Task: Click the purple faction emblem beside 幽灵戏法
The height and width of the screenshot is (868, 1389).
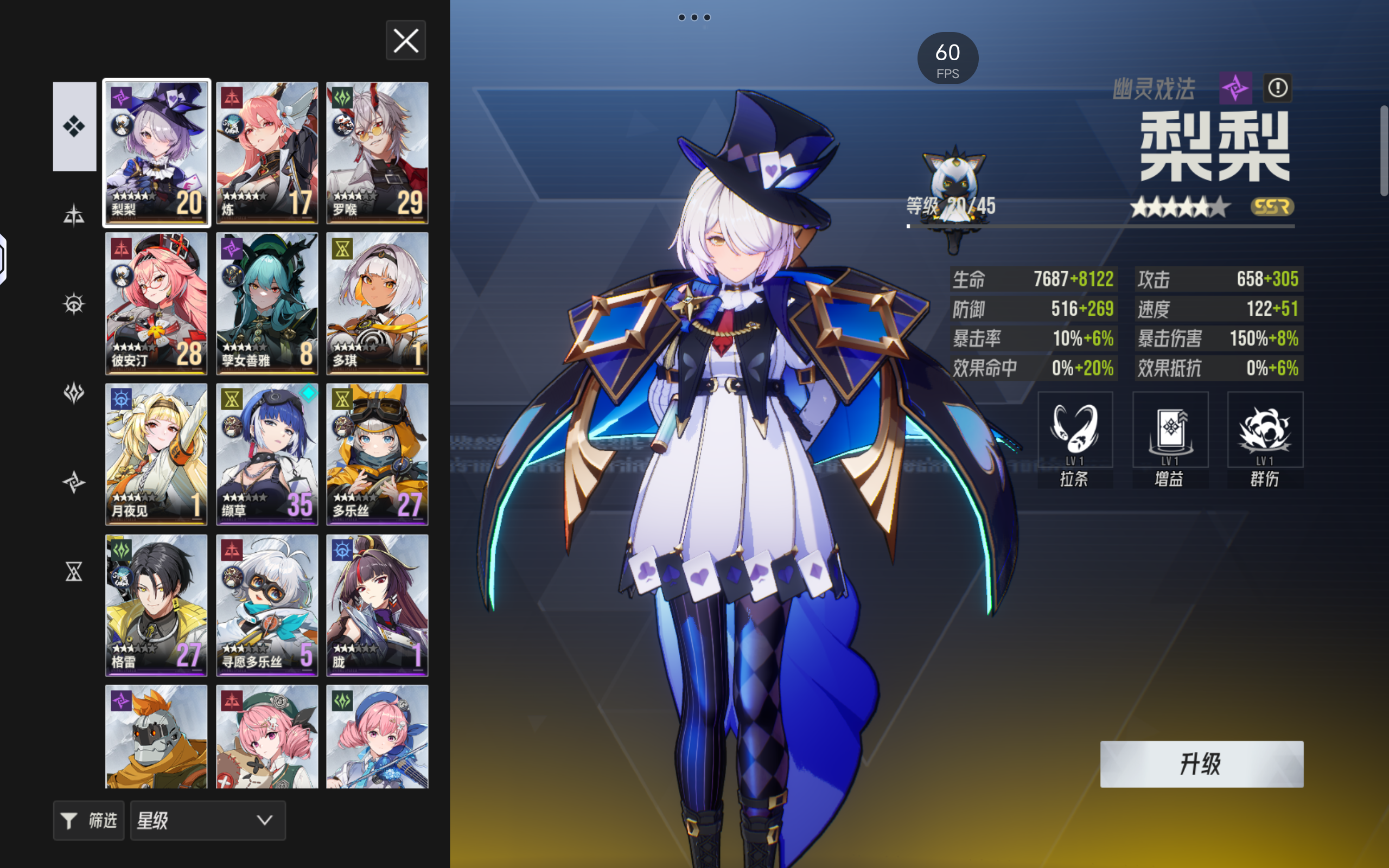Action: pyautogui.click(x=1237, y=87)
